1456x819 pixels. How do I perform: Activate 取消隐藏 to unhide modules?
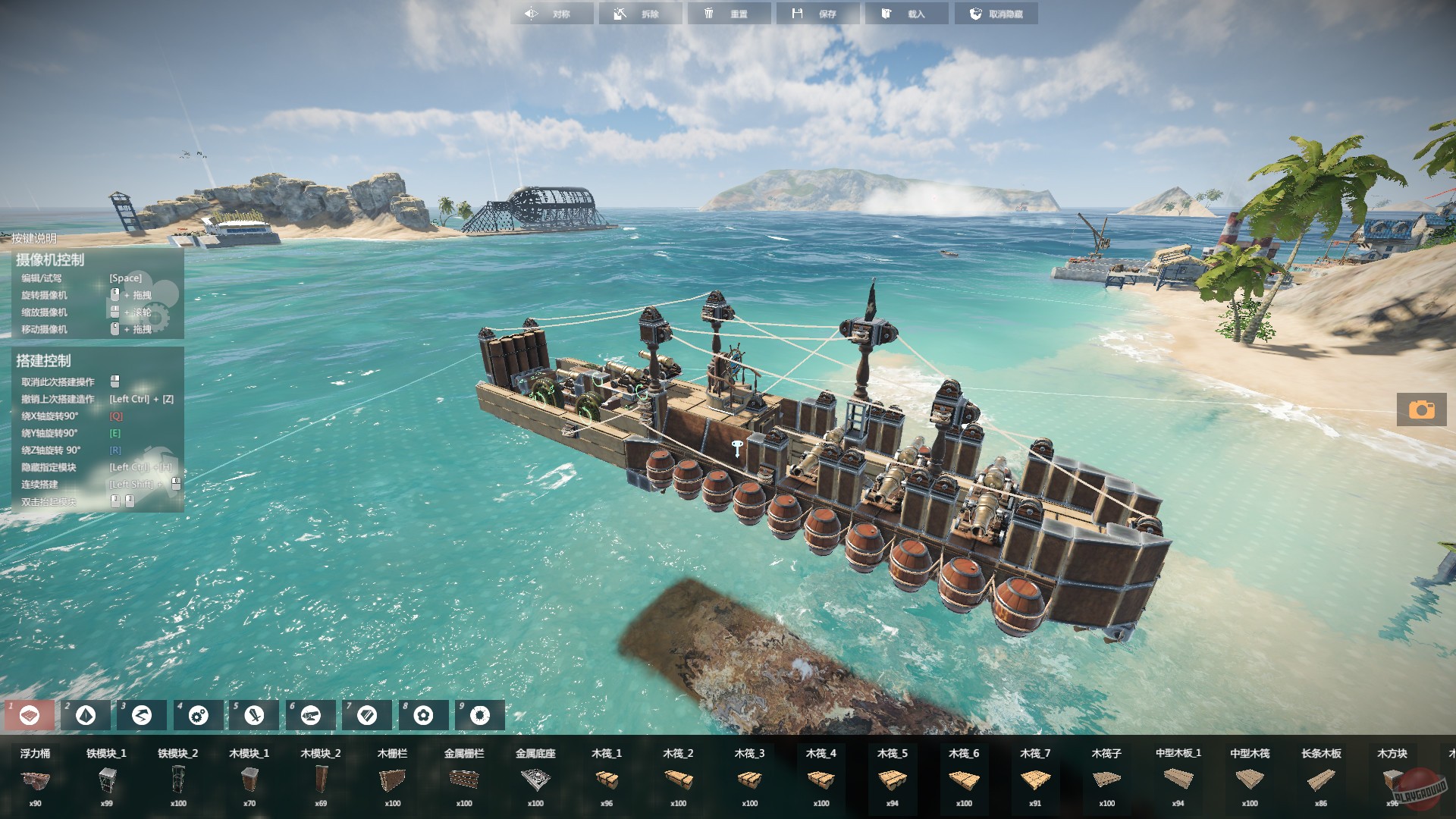996,13
